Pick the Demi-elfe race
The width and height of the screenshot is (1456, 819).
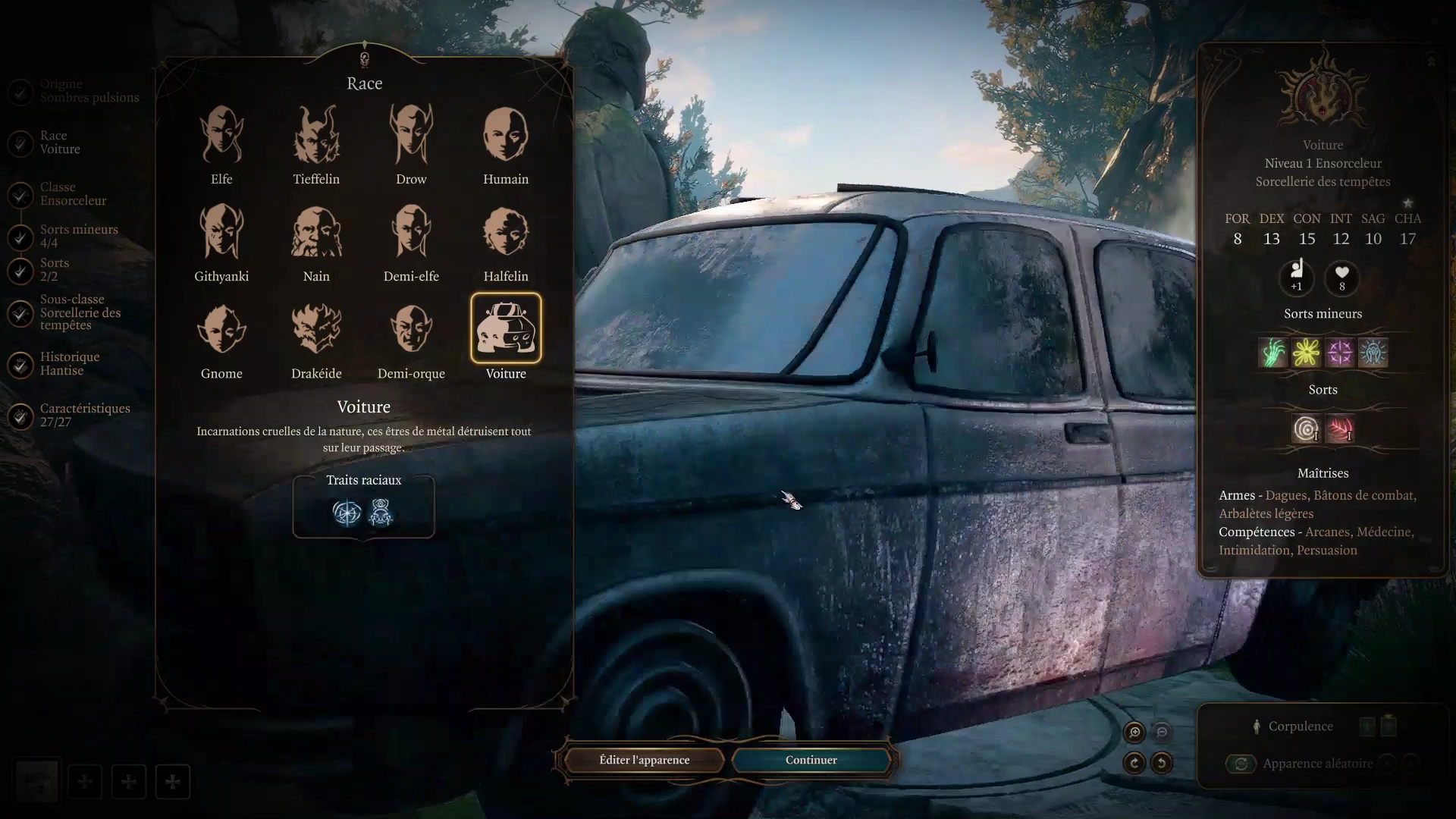[411, 233]
